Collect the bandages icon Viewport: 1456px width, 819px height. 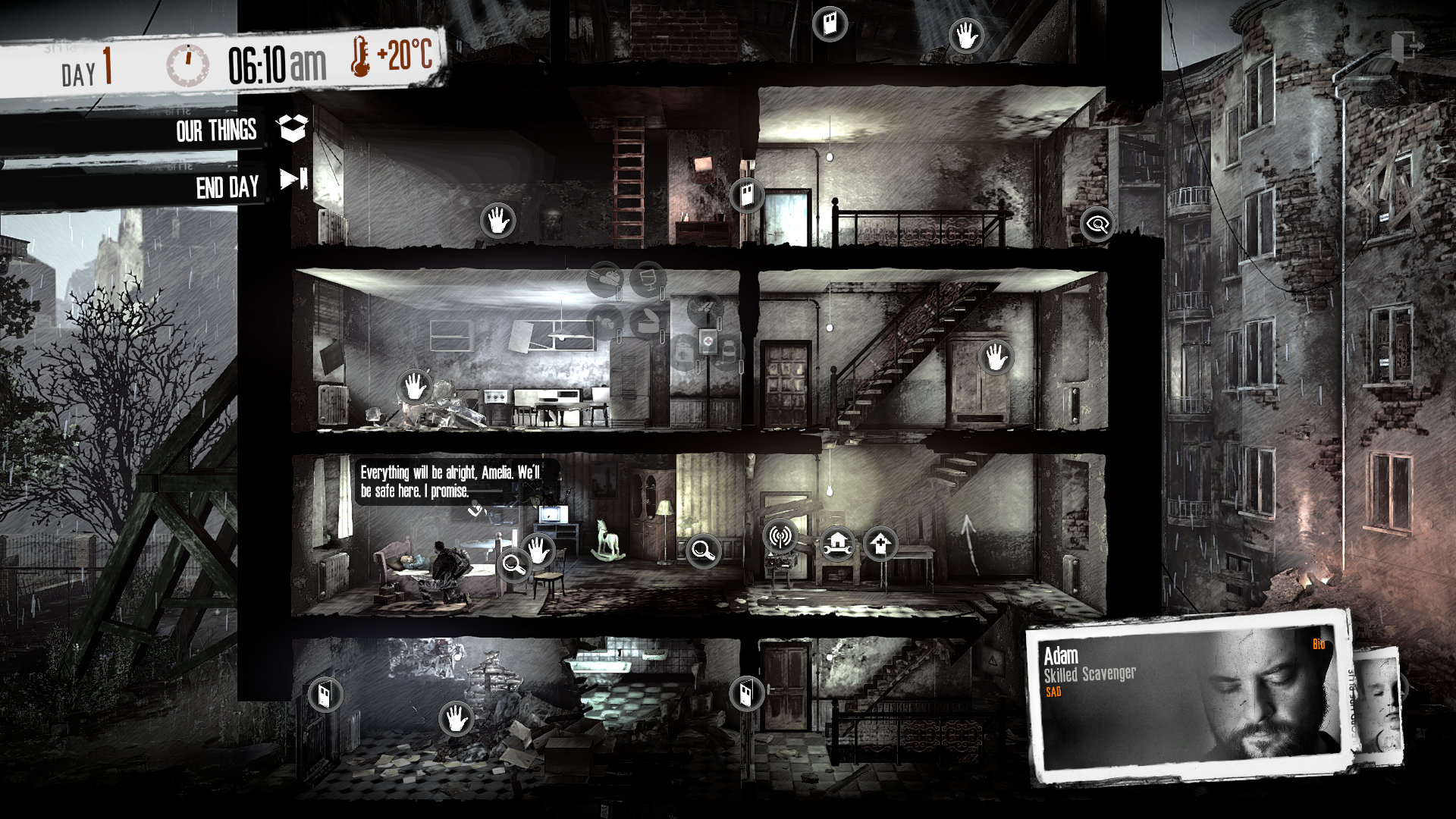pos(682,353)
